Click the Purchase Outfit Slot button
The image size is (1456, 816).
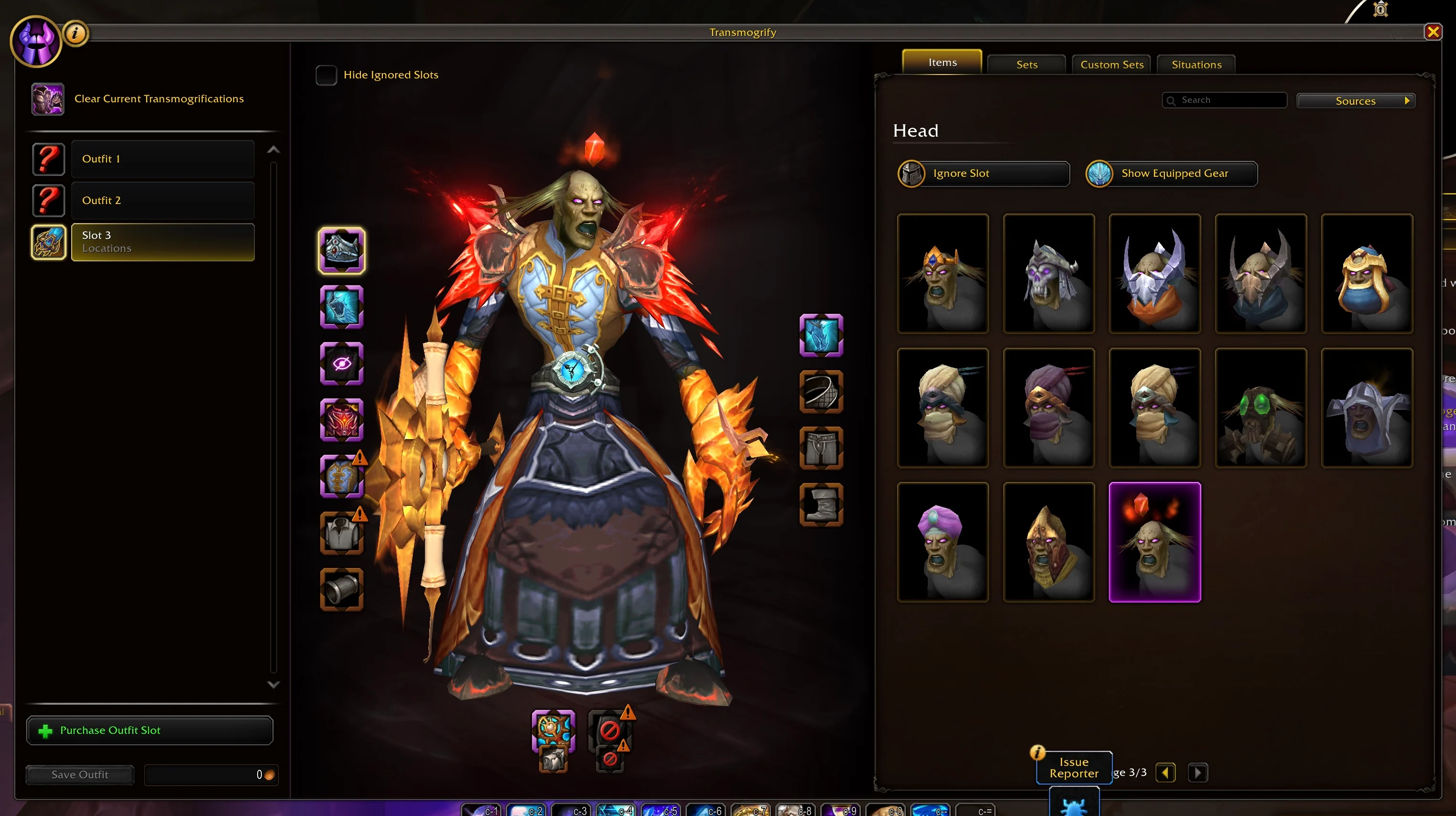[x=150, y=730]
